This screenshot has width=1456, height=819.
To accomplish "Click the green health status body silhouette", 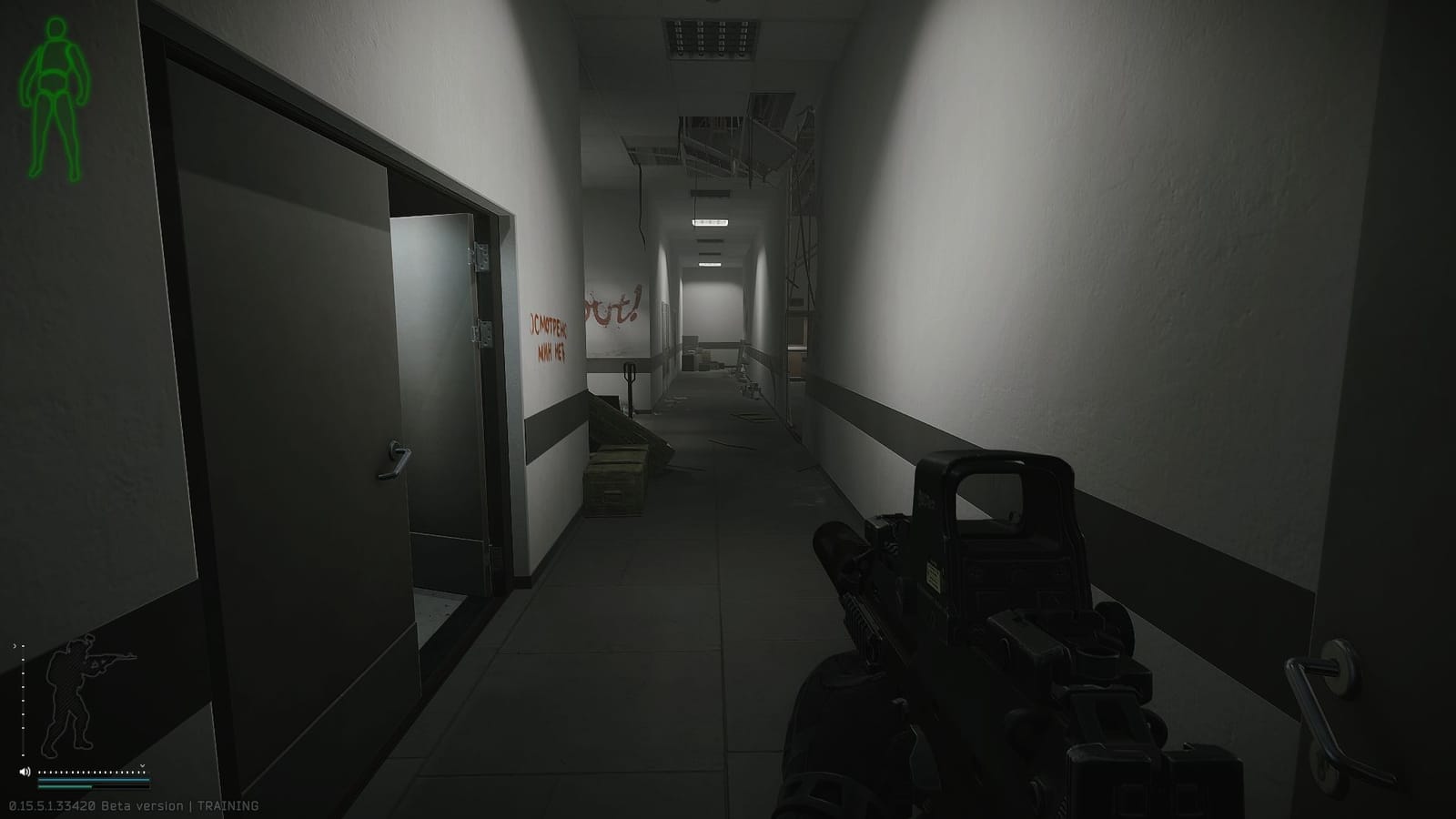I will click(x=55, y=73).
